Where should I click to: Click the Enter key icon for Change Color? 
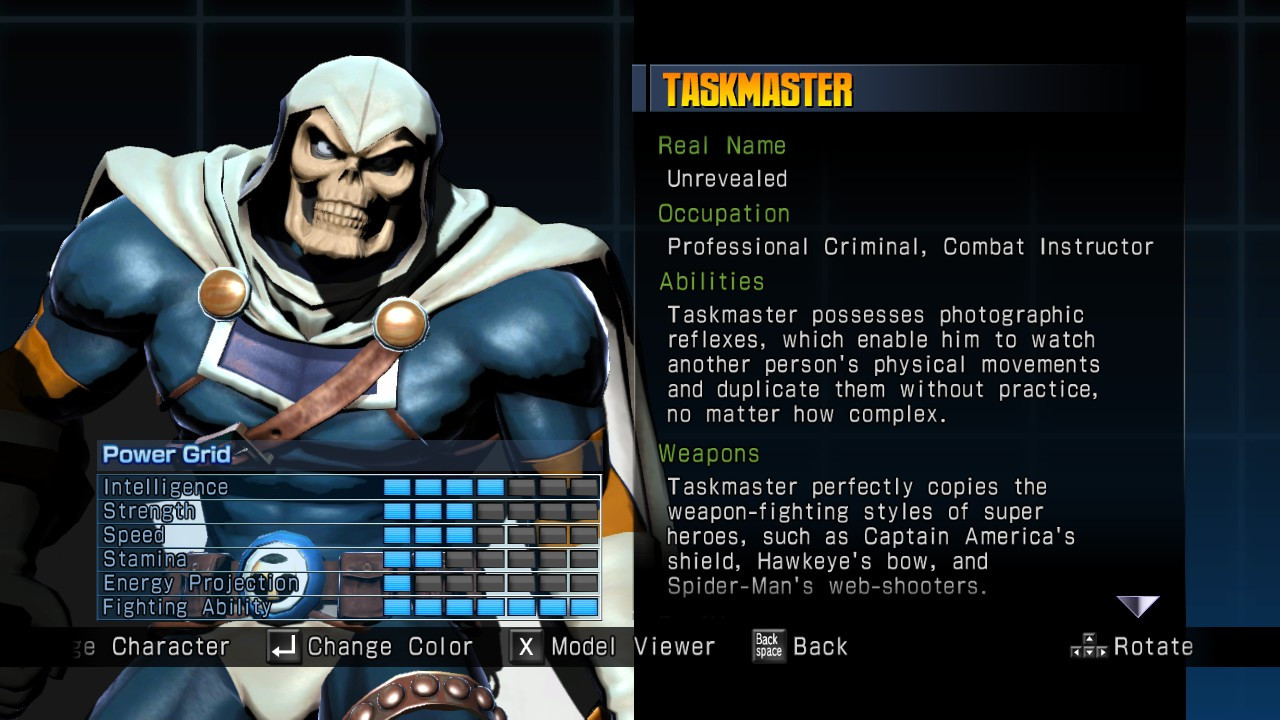pos(283,647)
